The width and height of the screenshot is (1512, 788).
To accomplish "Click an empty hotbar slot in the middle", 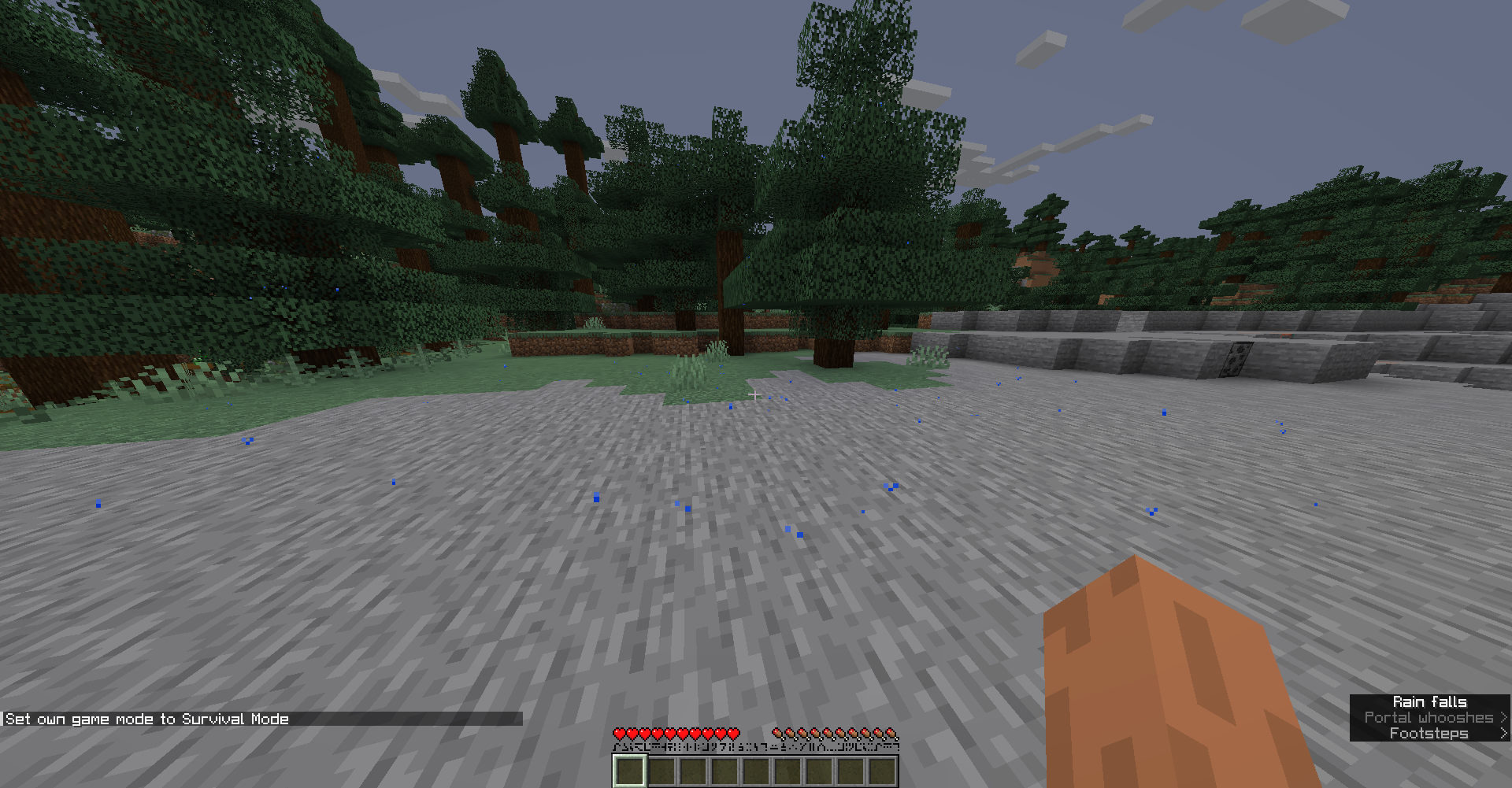I will [x=758, y=771].
